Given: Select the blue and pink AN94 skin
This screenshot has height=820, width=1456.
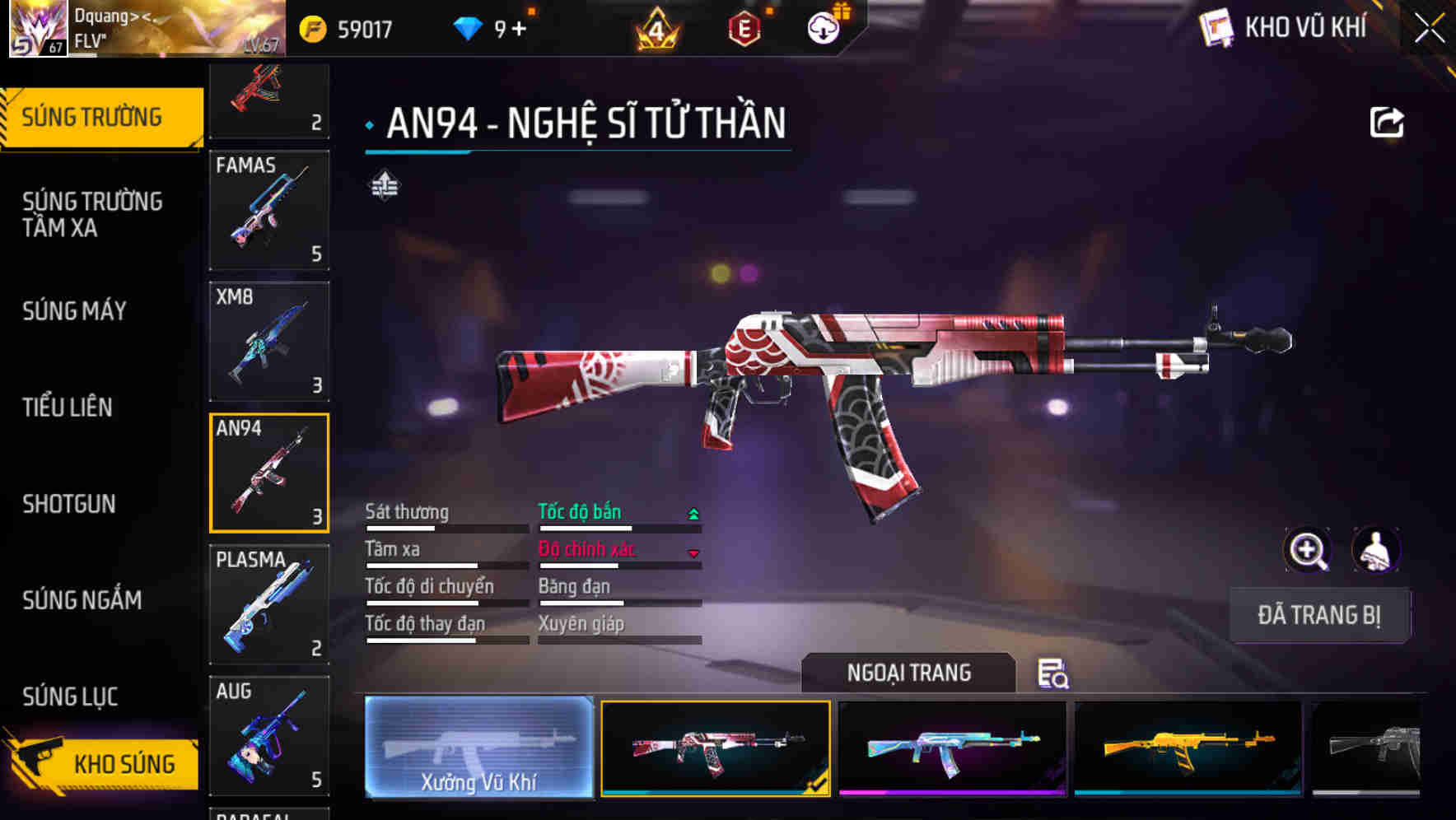Looking at the screenshot, I should pyautogui.click(x=952, y=748).
